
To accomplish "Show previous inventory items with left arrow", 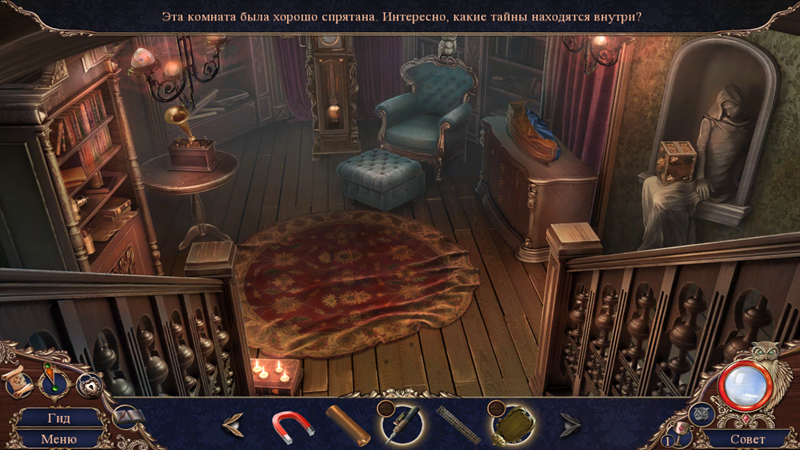I will click(x=233, y=424).
